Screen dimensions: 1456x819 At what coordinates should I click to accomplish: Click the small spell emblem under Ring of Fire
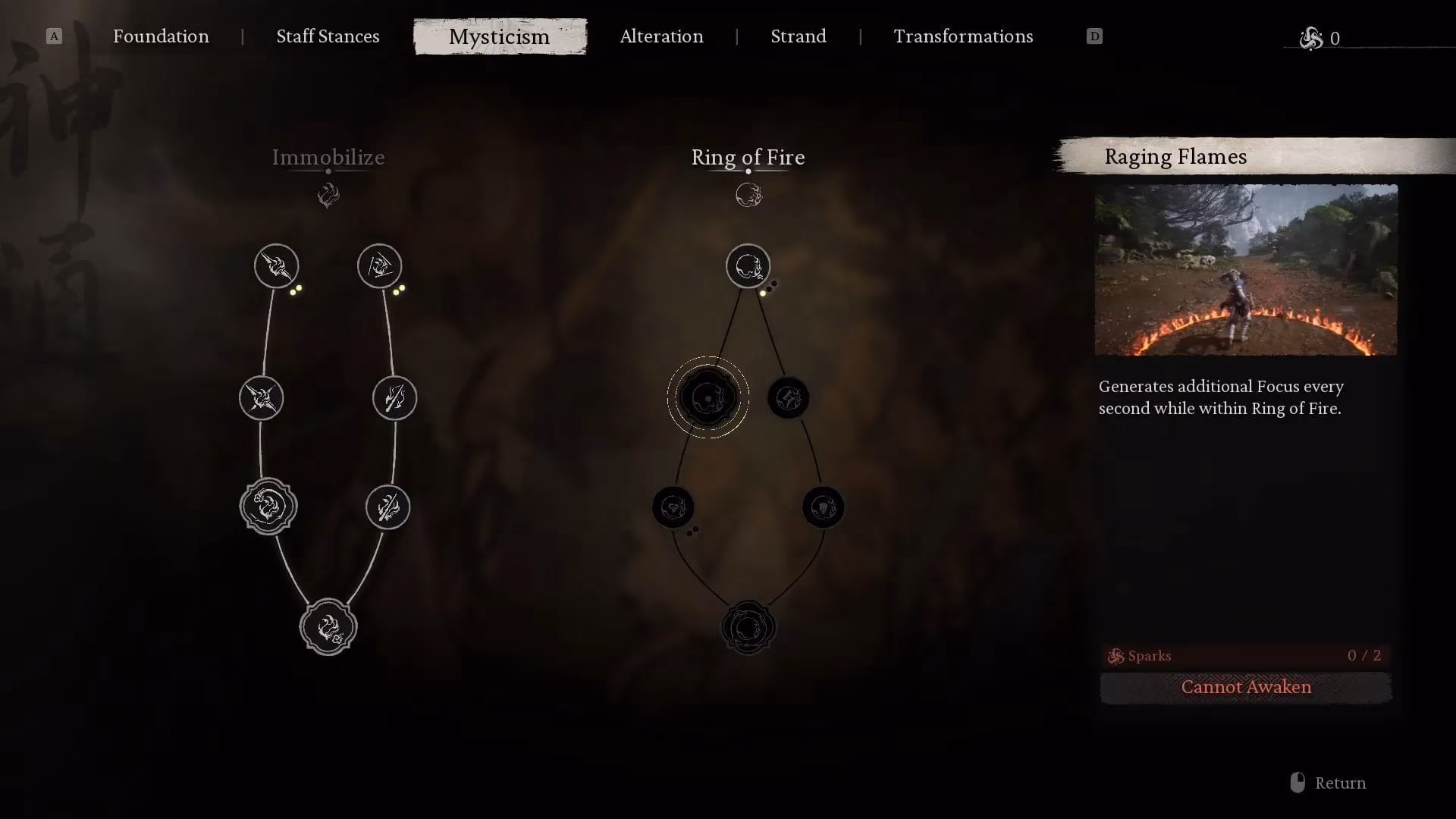click(x=748, y=194)
